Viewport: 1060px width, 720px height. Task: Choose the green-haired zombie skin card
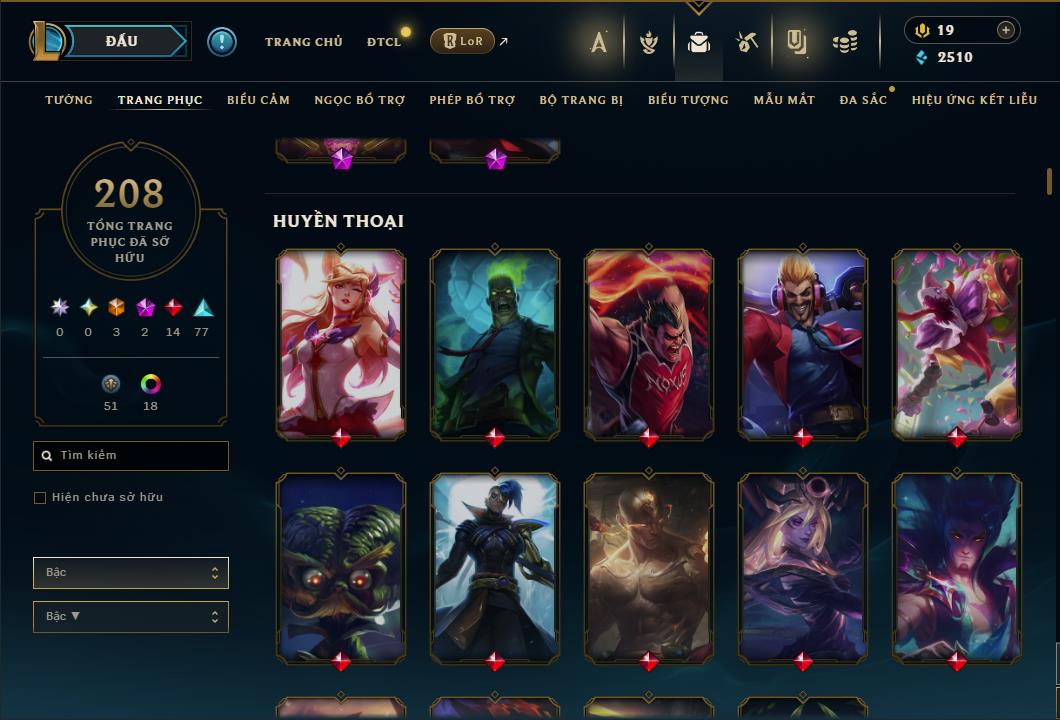[x=495, y=343]
